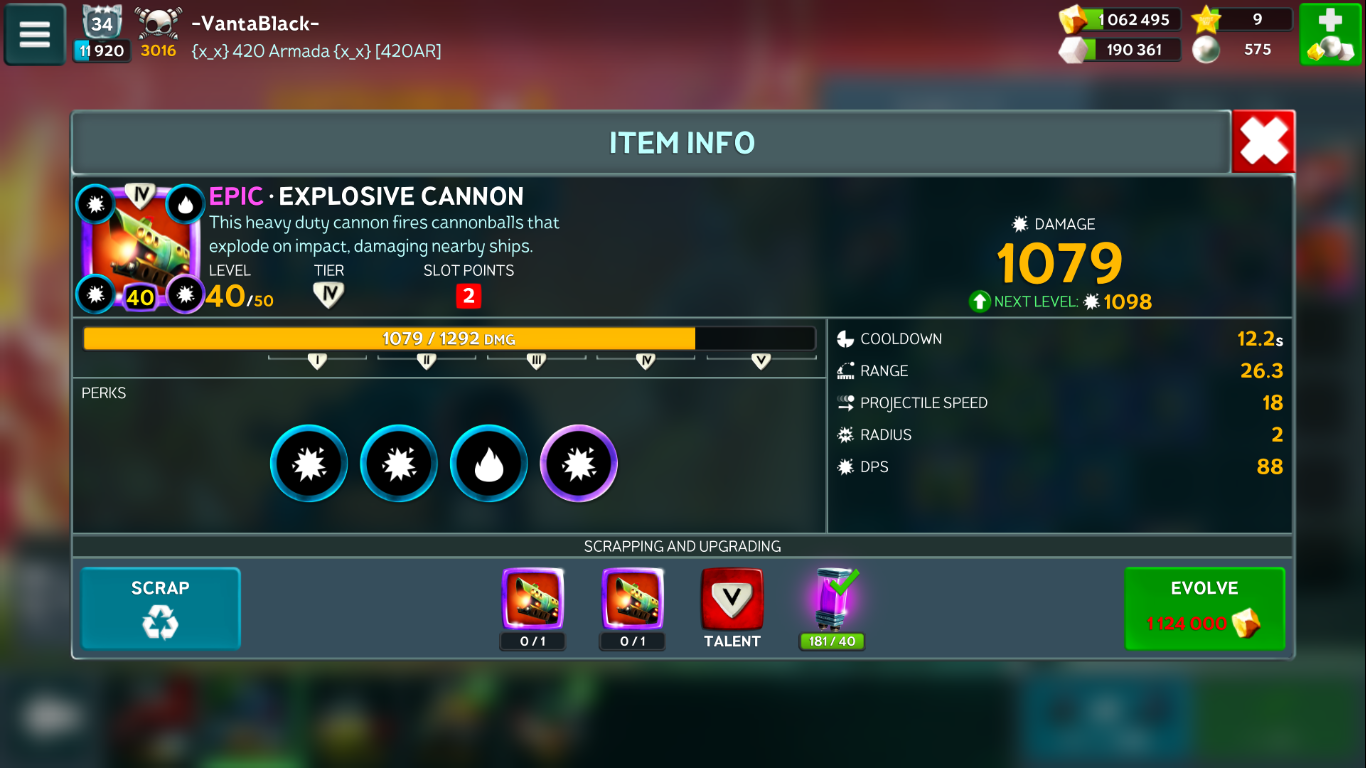Tap the star currency counter
Viewport: 1366px width, 768px height.
[1241, 20]
